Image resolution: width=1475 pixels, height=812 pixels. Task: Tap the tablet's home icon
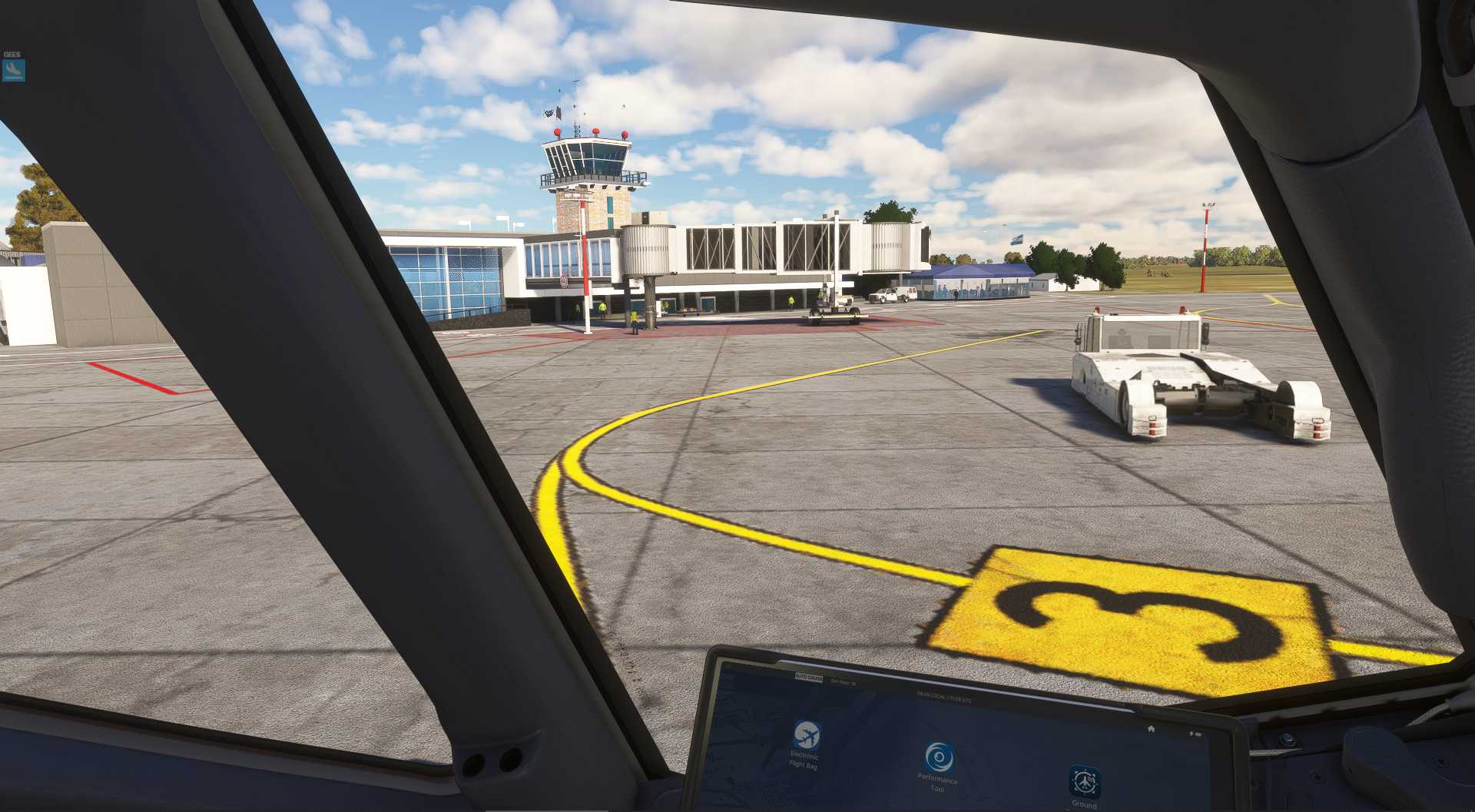[x=1151, y=728]
